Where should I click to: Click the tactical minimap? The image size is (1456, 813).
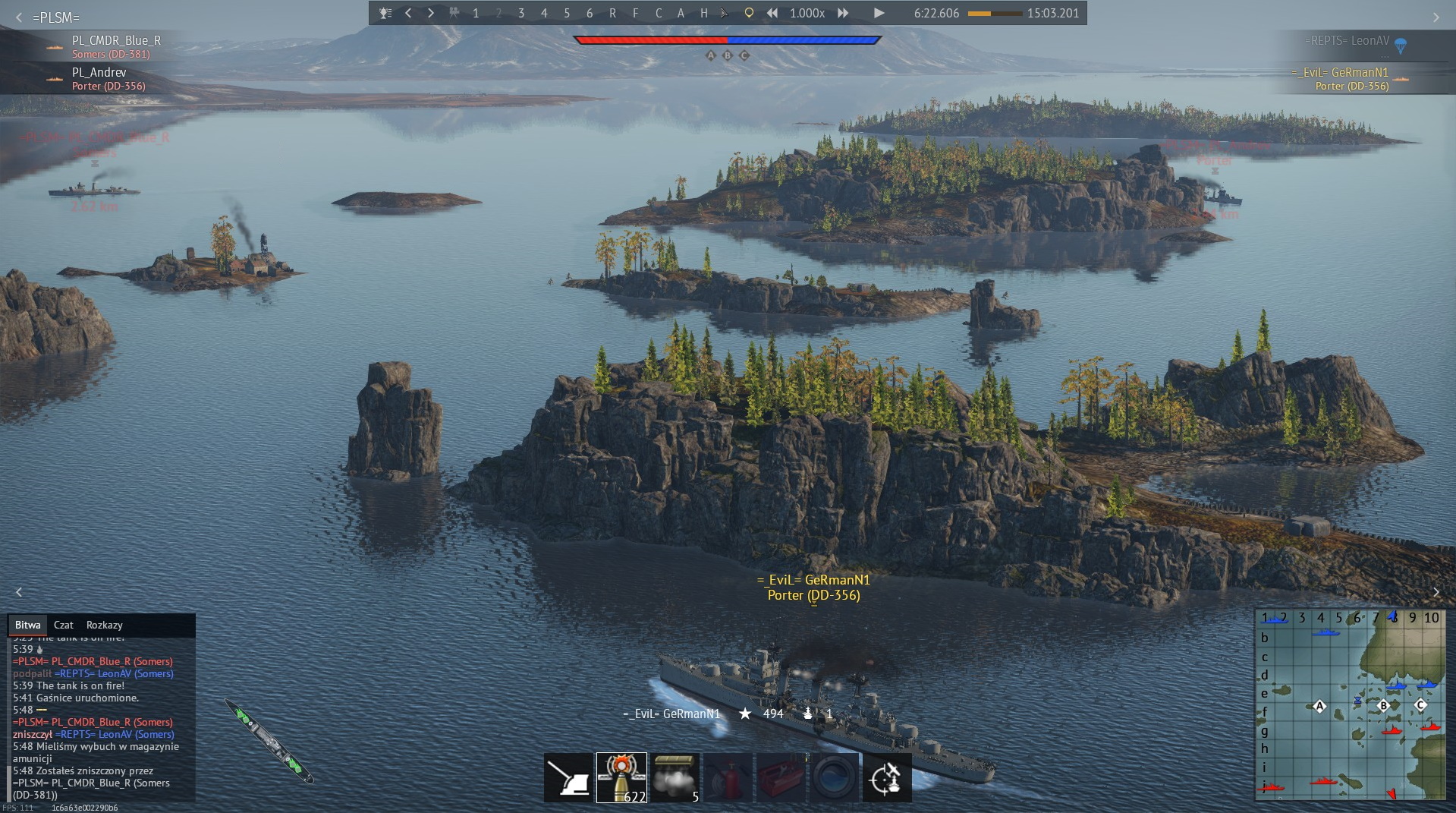coord(1350,704)
